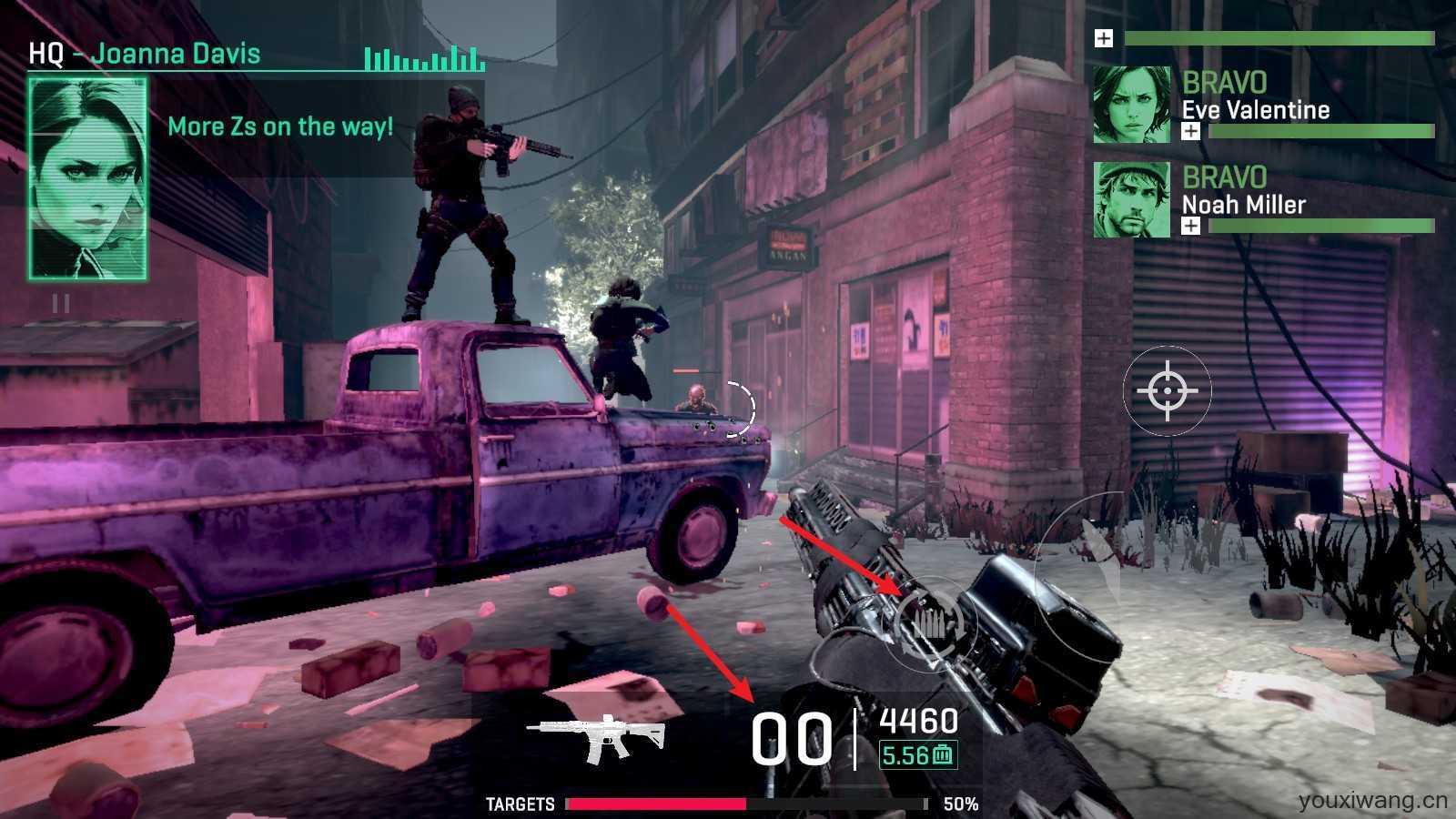
Task: Select Eve Valentine's squad portrait
Action: coord(1131,105)
